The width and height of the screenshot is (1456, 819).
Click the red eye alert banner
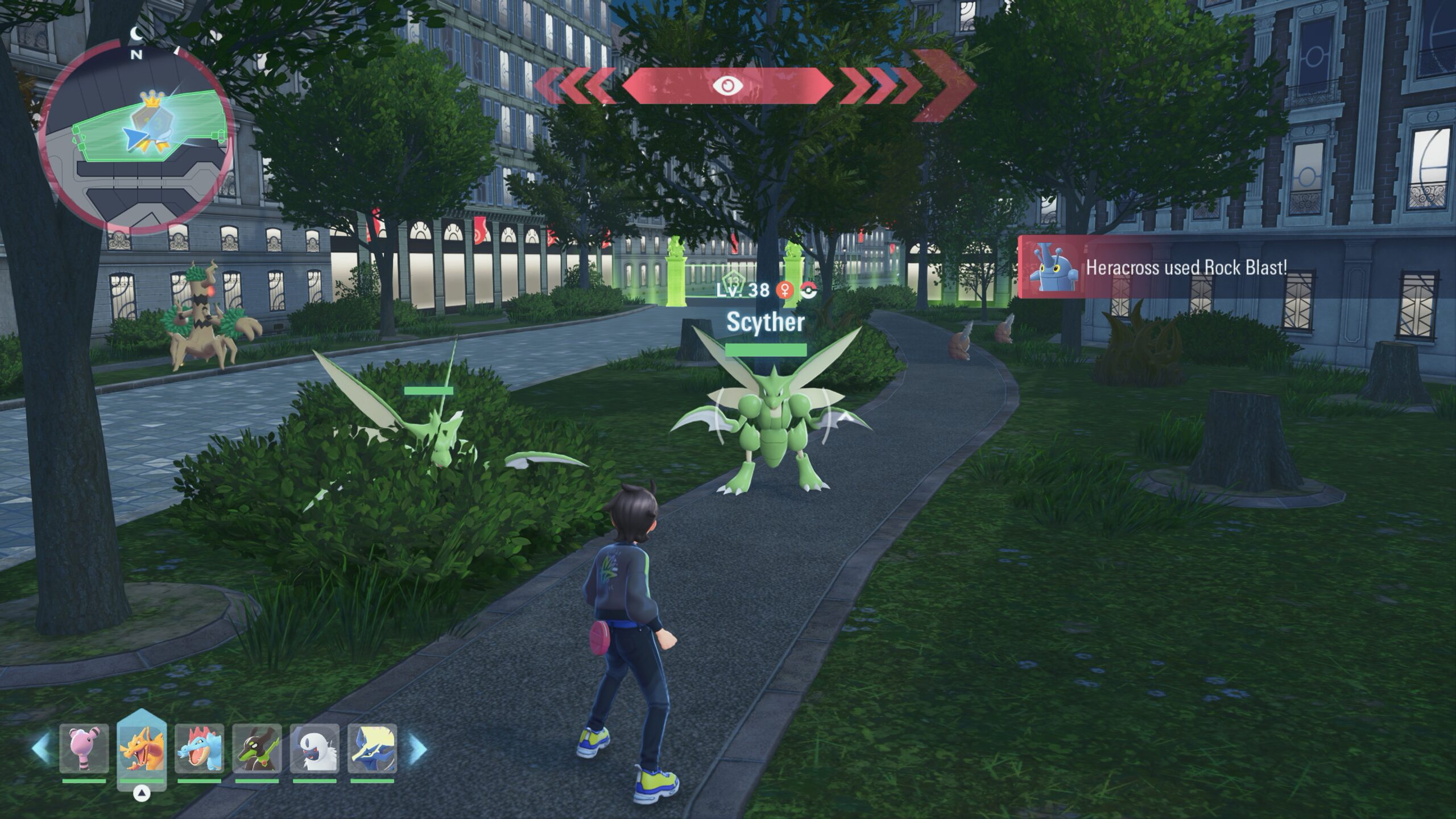727,86
